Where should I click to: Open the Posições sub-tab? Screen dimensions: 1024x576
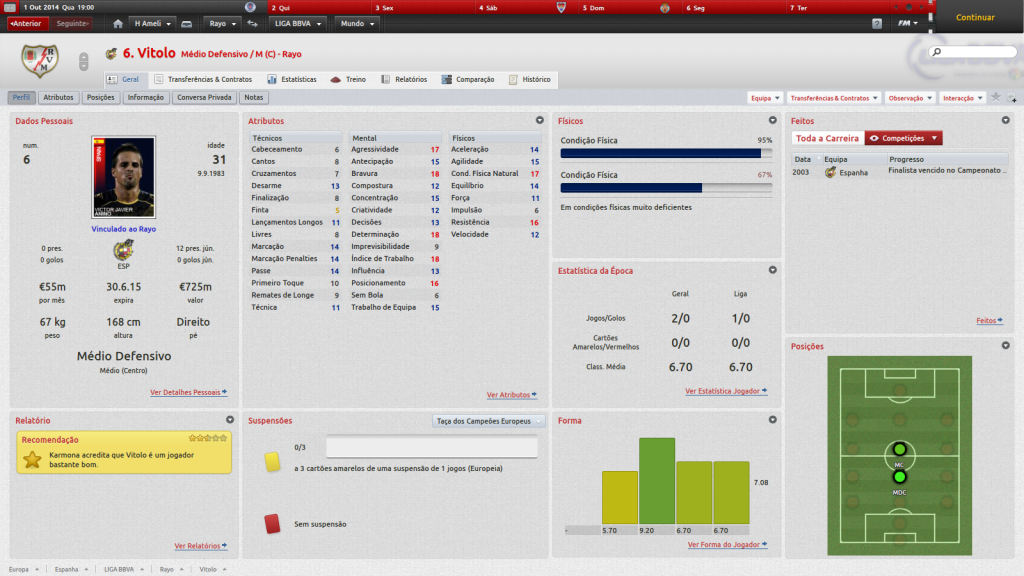101,98
